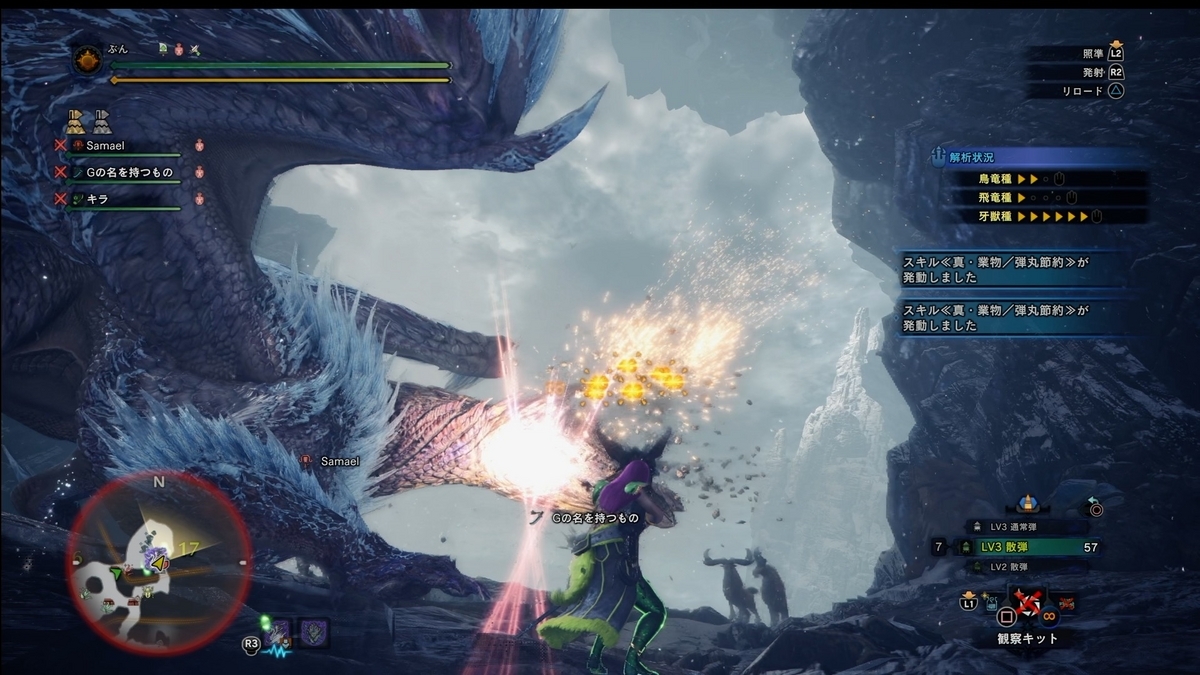This screenshot has height=675, width=1200.
Task: Choose LV2 散弾 ammo from the list
Action: tap(1022, 567)
